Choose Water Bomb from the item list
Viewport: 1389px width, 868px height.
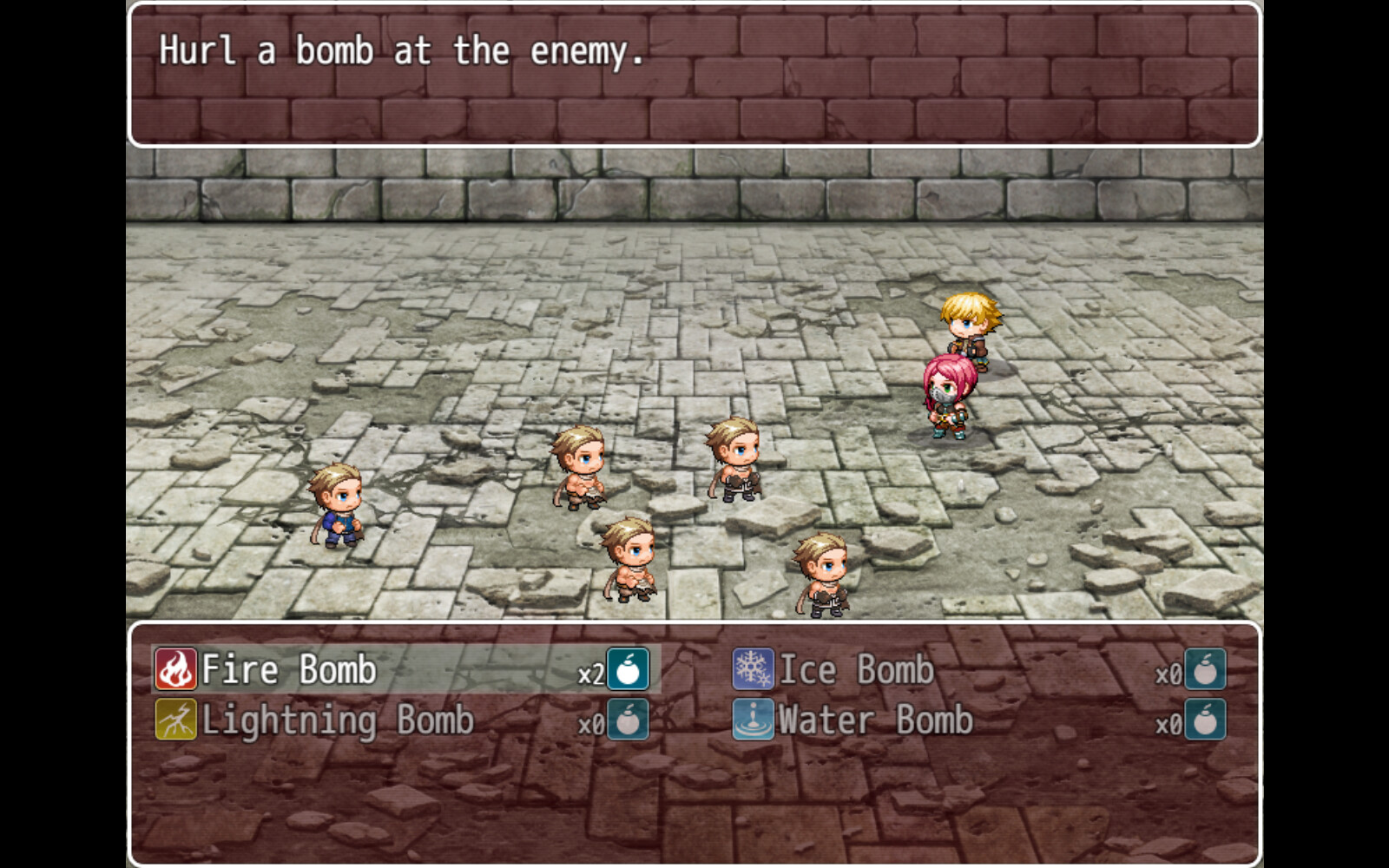click(x=877, y=720)
